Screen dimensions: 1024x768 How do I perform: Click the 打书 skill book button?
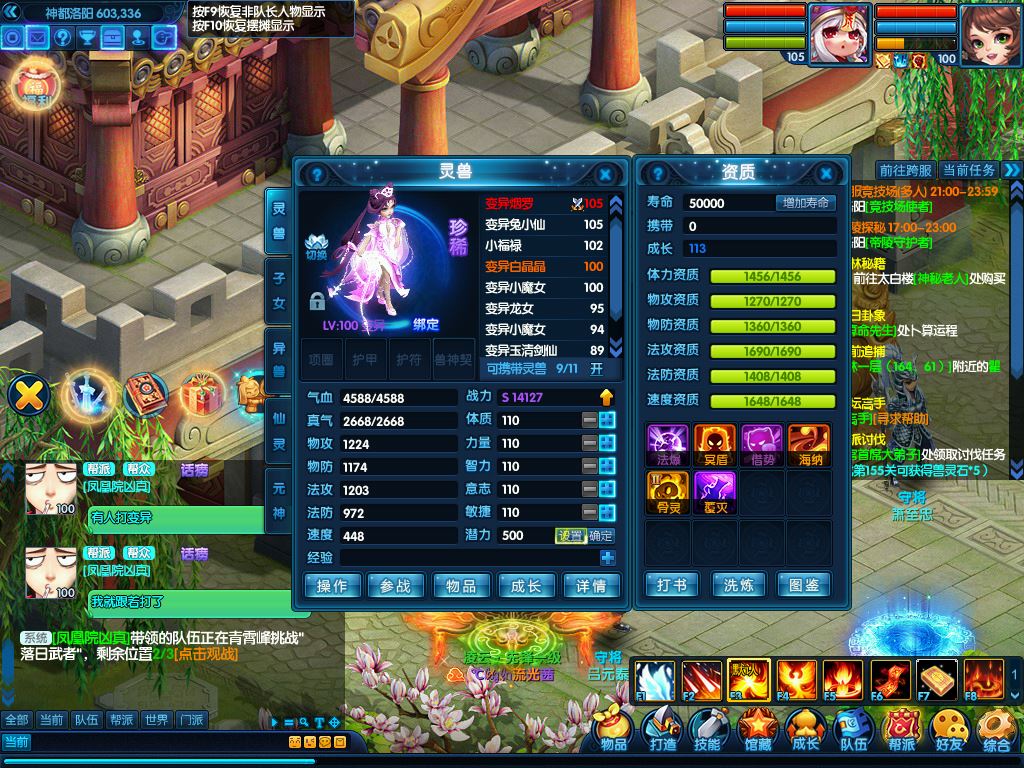click(x=672, y=584)
